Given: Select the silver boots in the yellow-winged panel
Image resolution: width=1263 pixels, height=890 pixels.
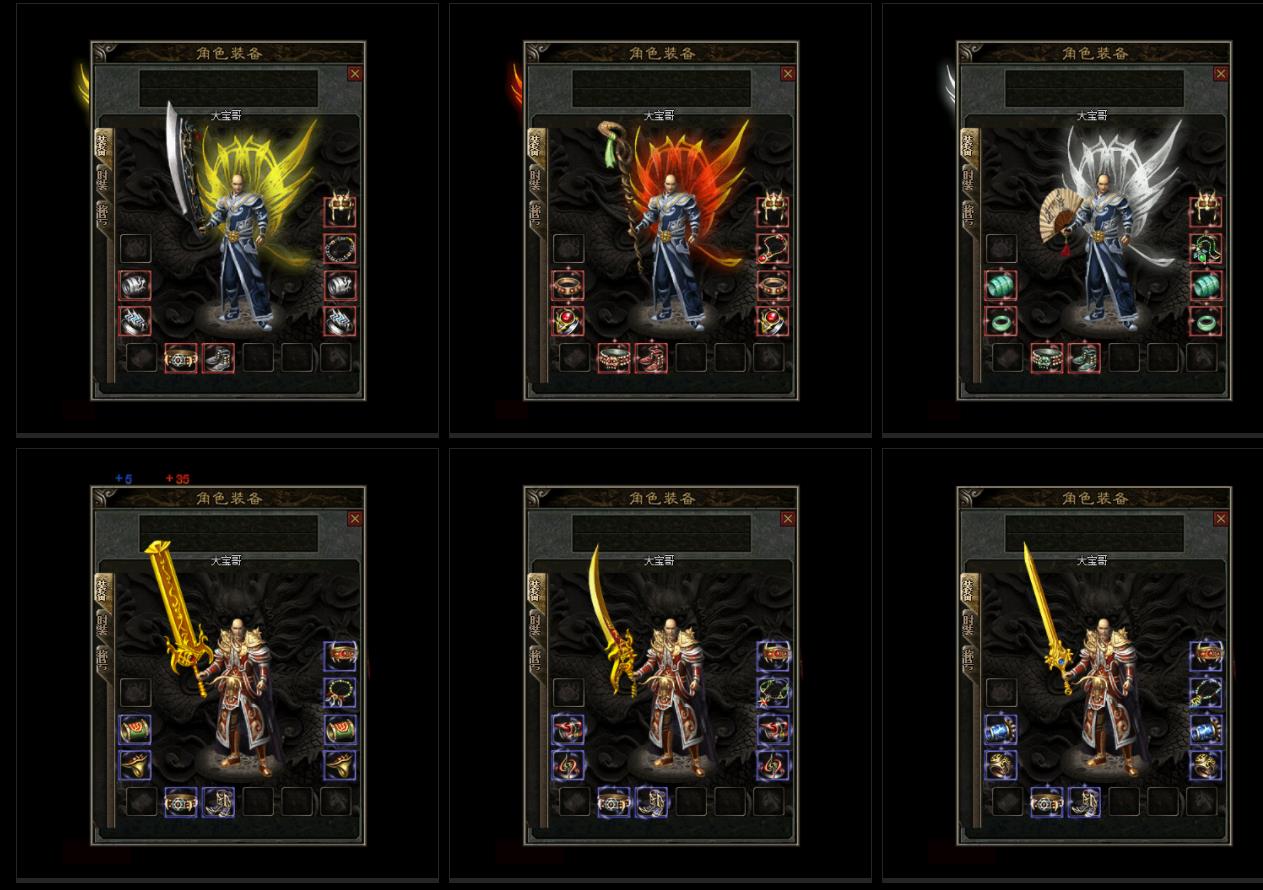Looking at the screenshot, I should tap(218, 358).
